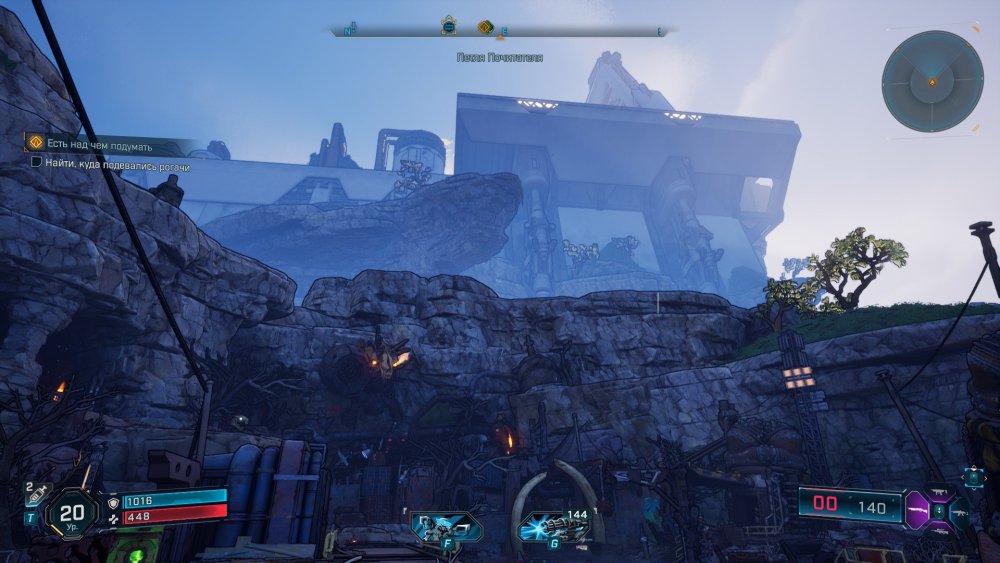Click the d-pad selector icon above the weapon wheel

(x=974, y=478)
